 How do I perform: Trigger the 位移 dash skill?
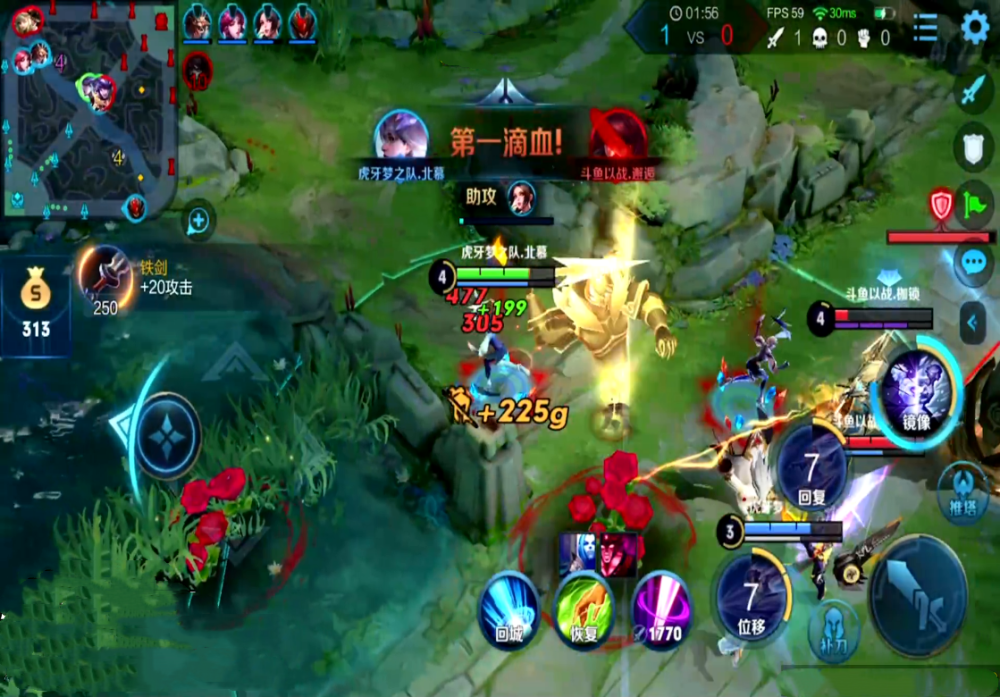pyautogui.click(x=752, y=594)
